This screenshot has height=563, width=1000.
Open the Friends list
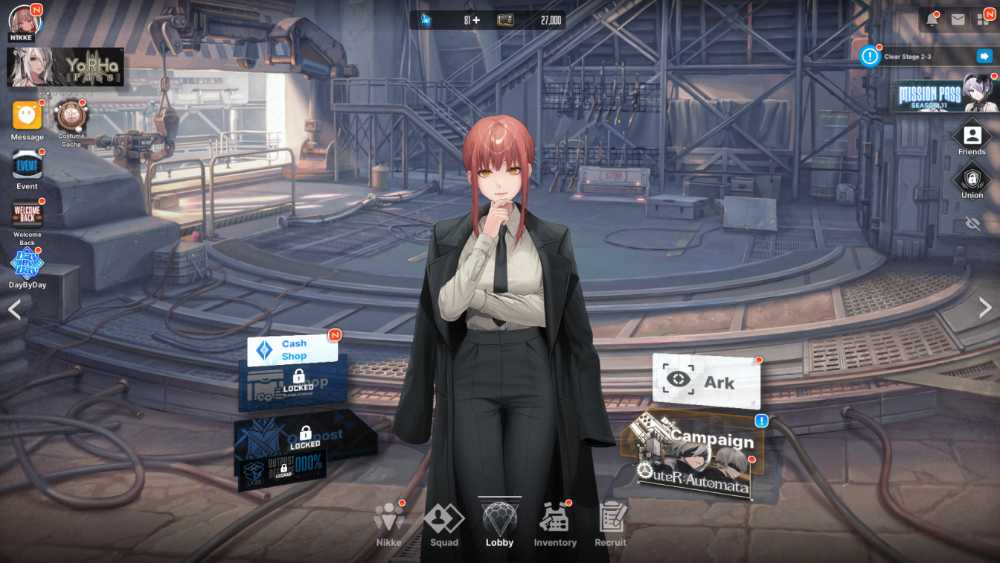(971, 137)
